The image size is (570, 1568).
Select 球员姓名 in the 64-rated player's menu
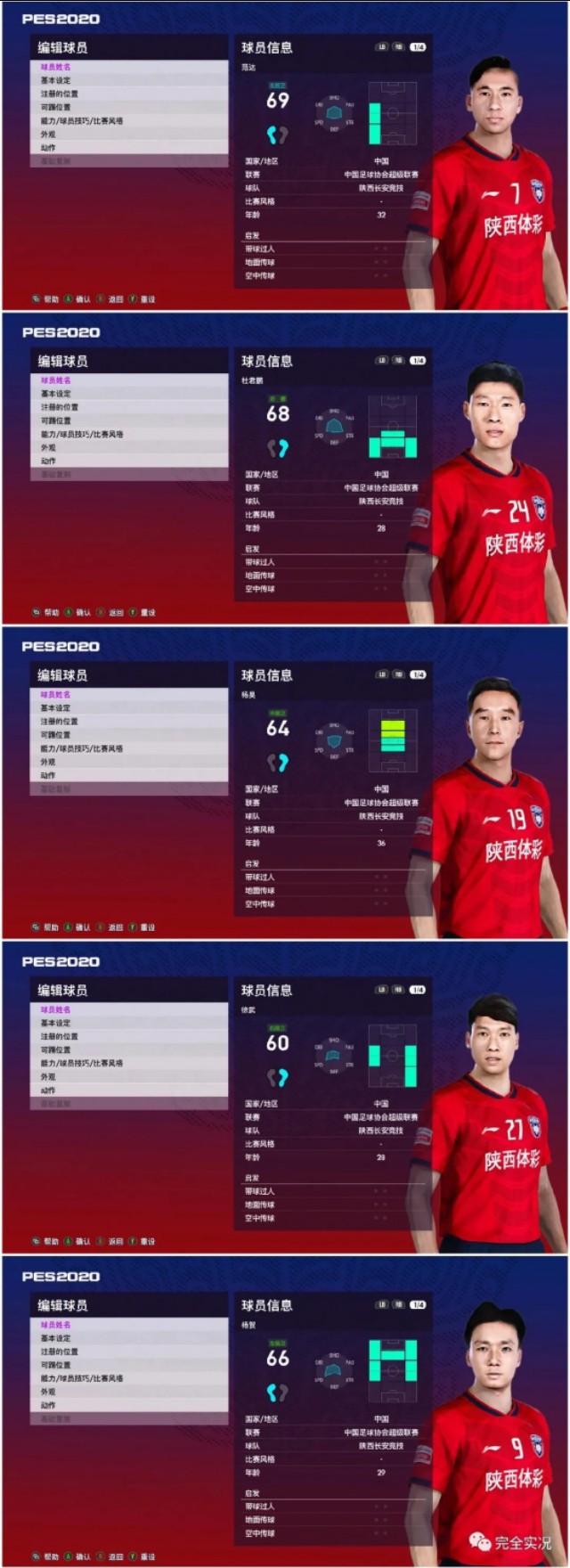(56, 695)
